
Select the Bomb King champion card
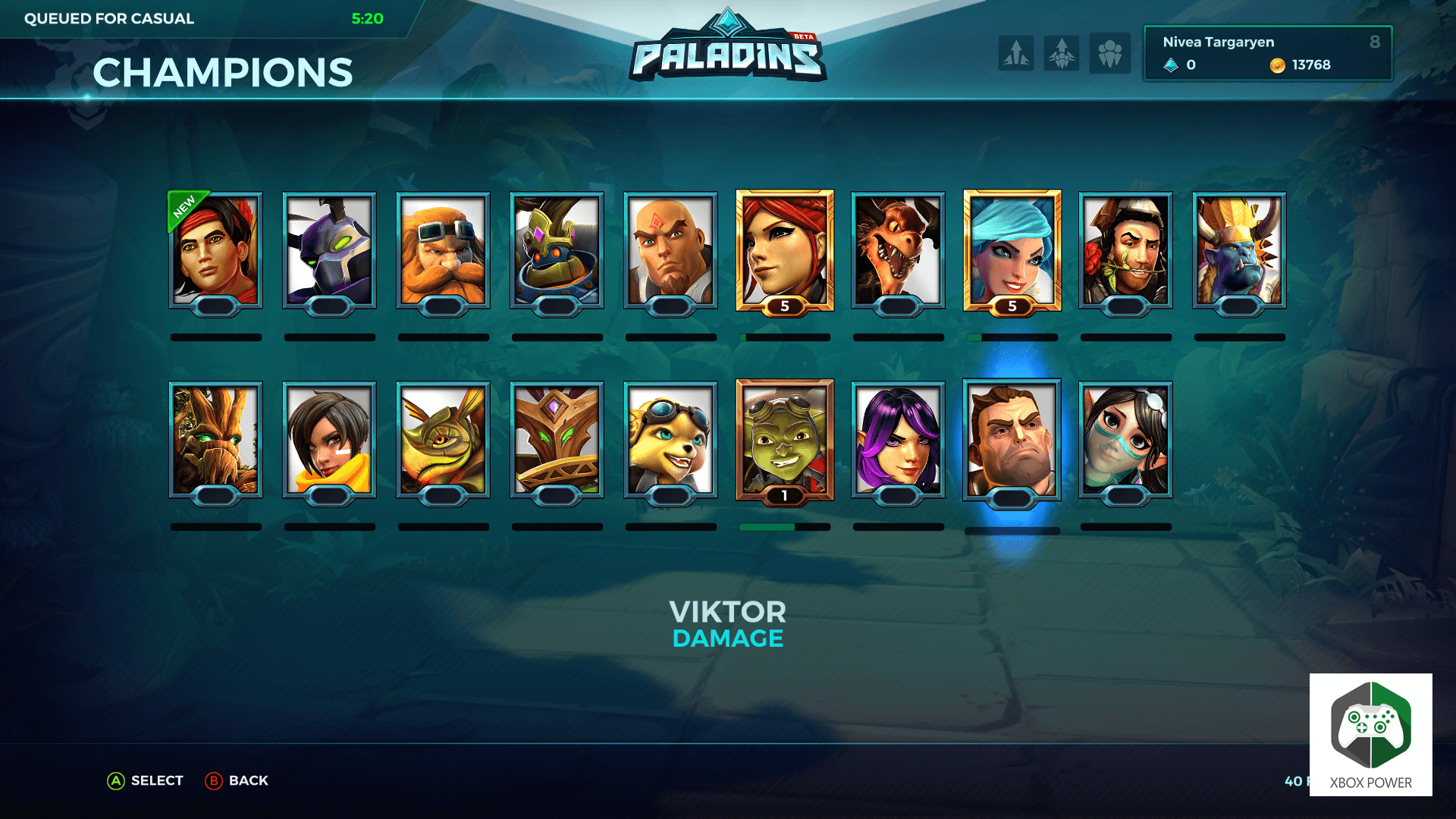click(557, 250)
